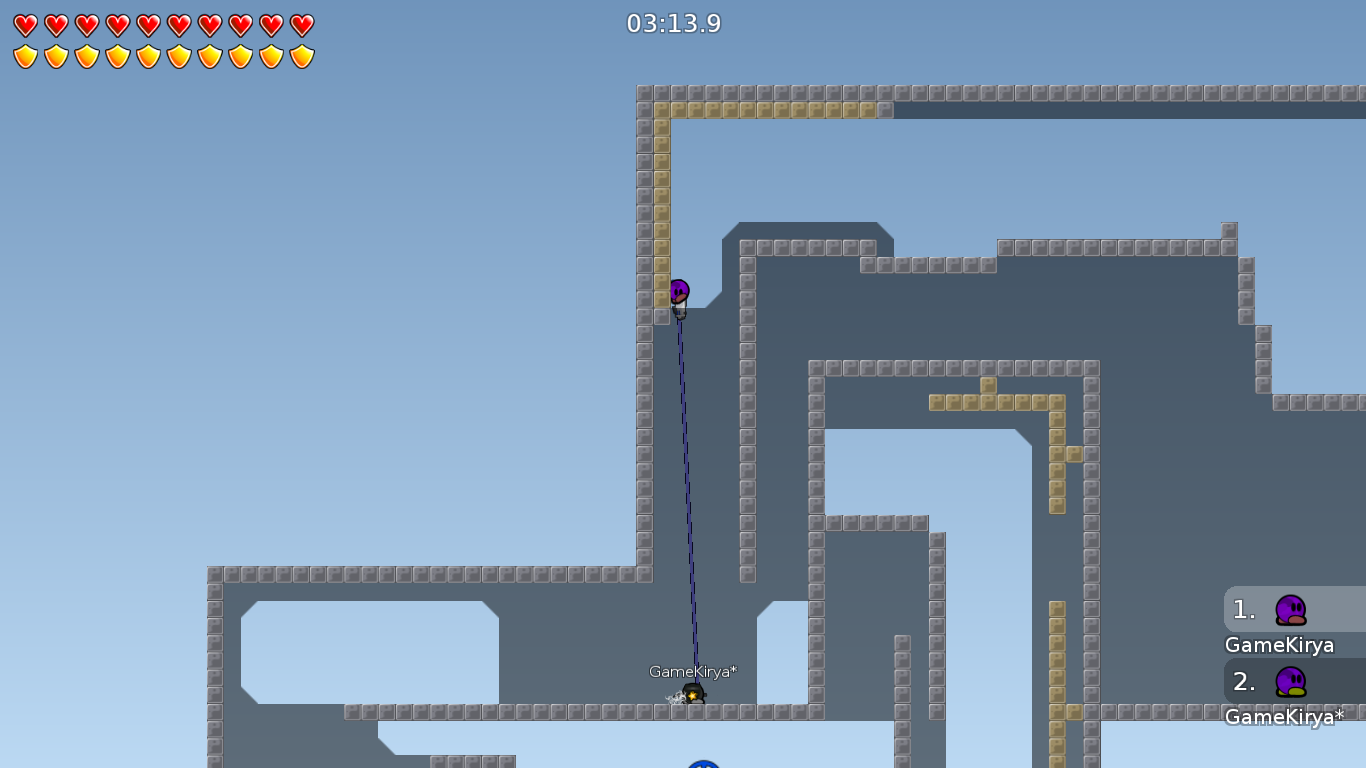Screen dimensions: 1366x768
Task: Select the GameKirya name label on the scoreboard
Action: 1279,645
